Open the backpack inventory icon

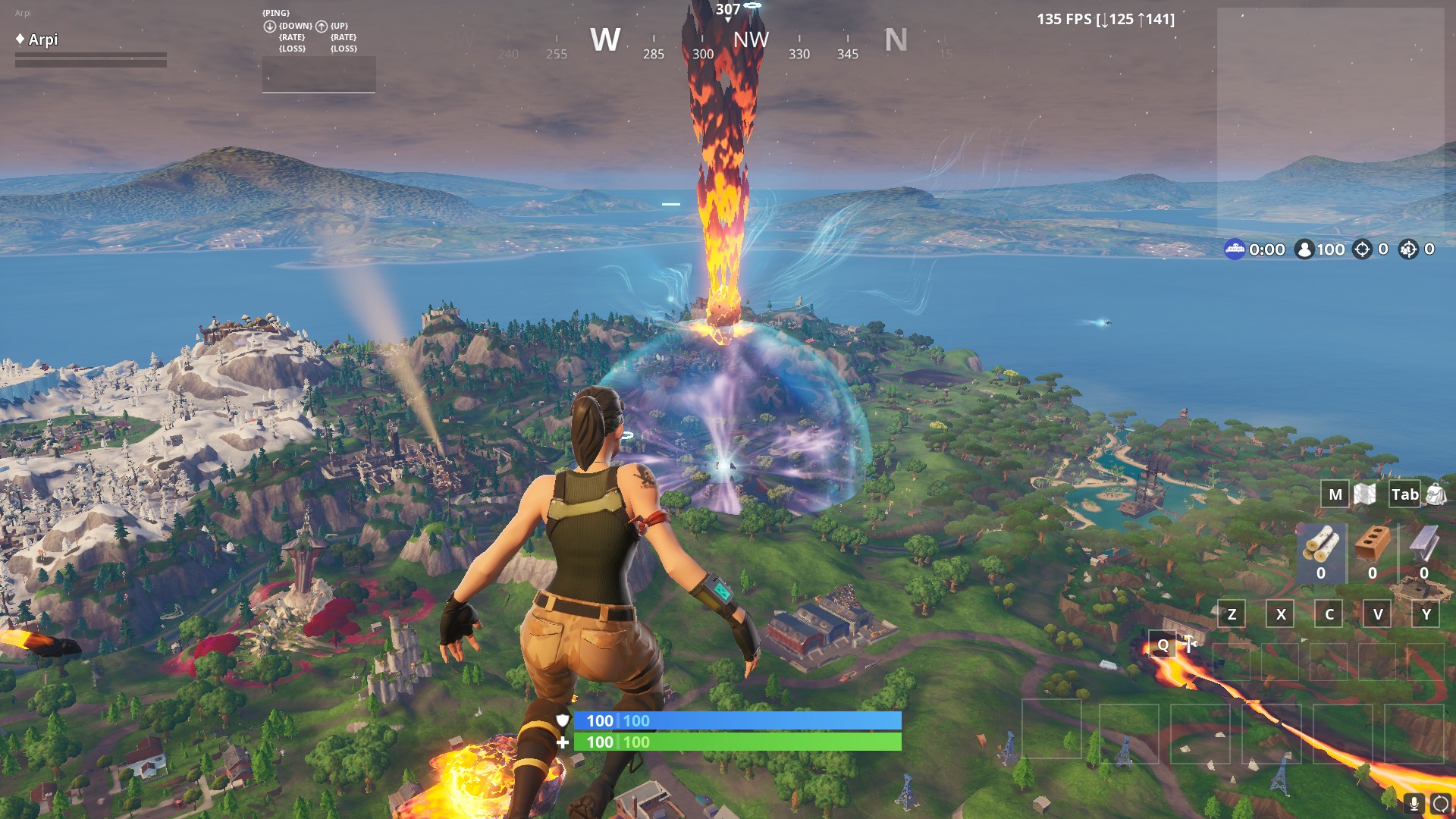pos(1436,494)
